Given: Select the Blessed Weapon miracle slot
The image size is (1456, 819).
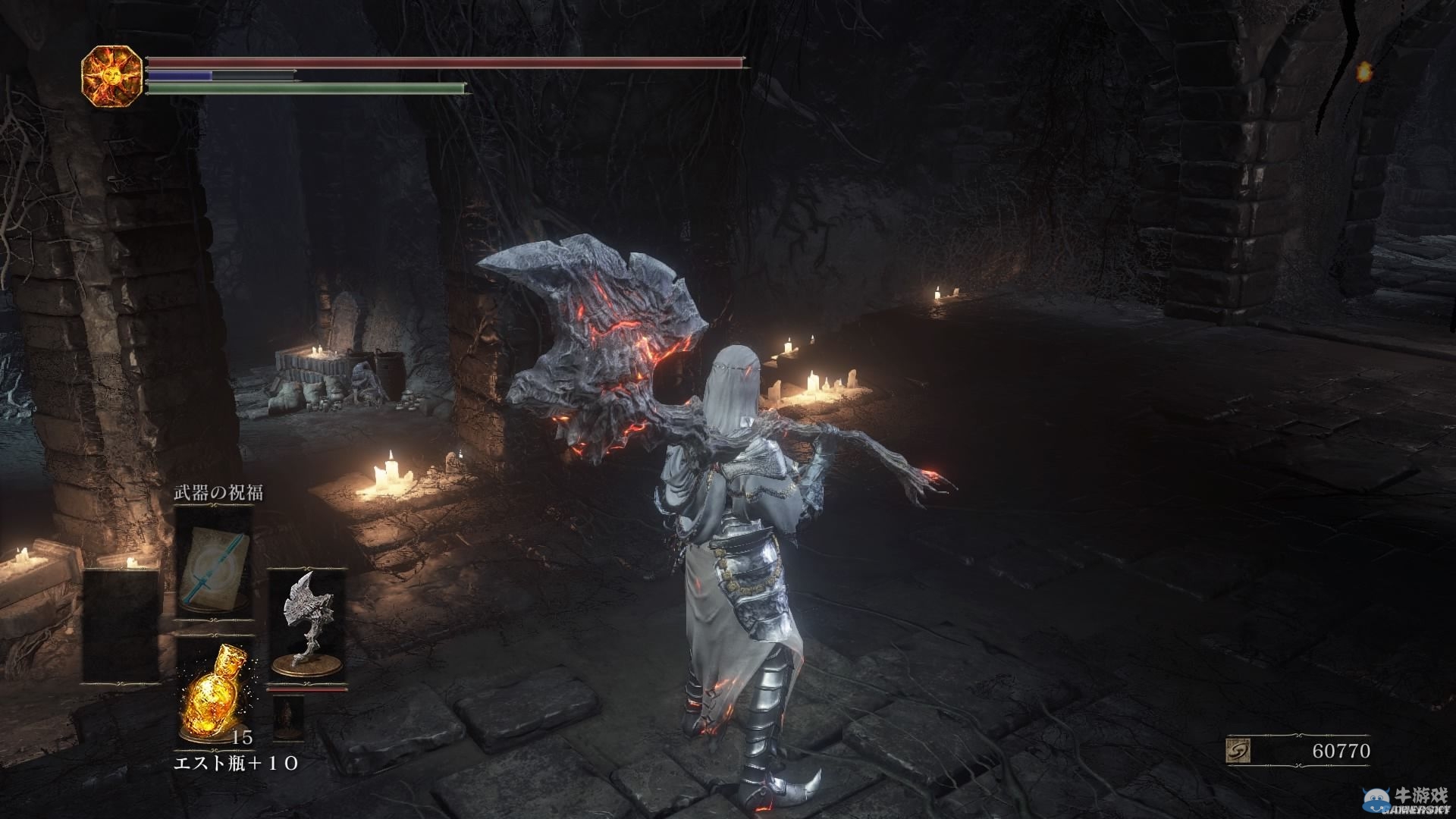Looking at the screenshot, I should 213,560.
